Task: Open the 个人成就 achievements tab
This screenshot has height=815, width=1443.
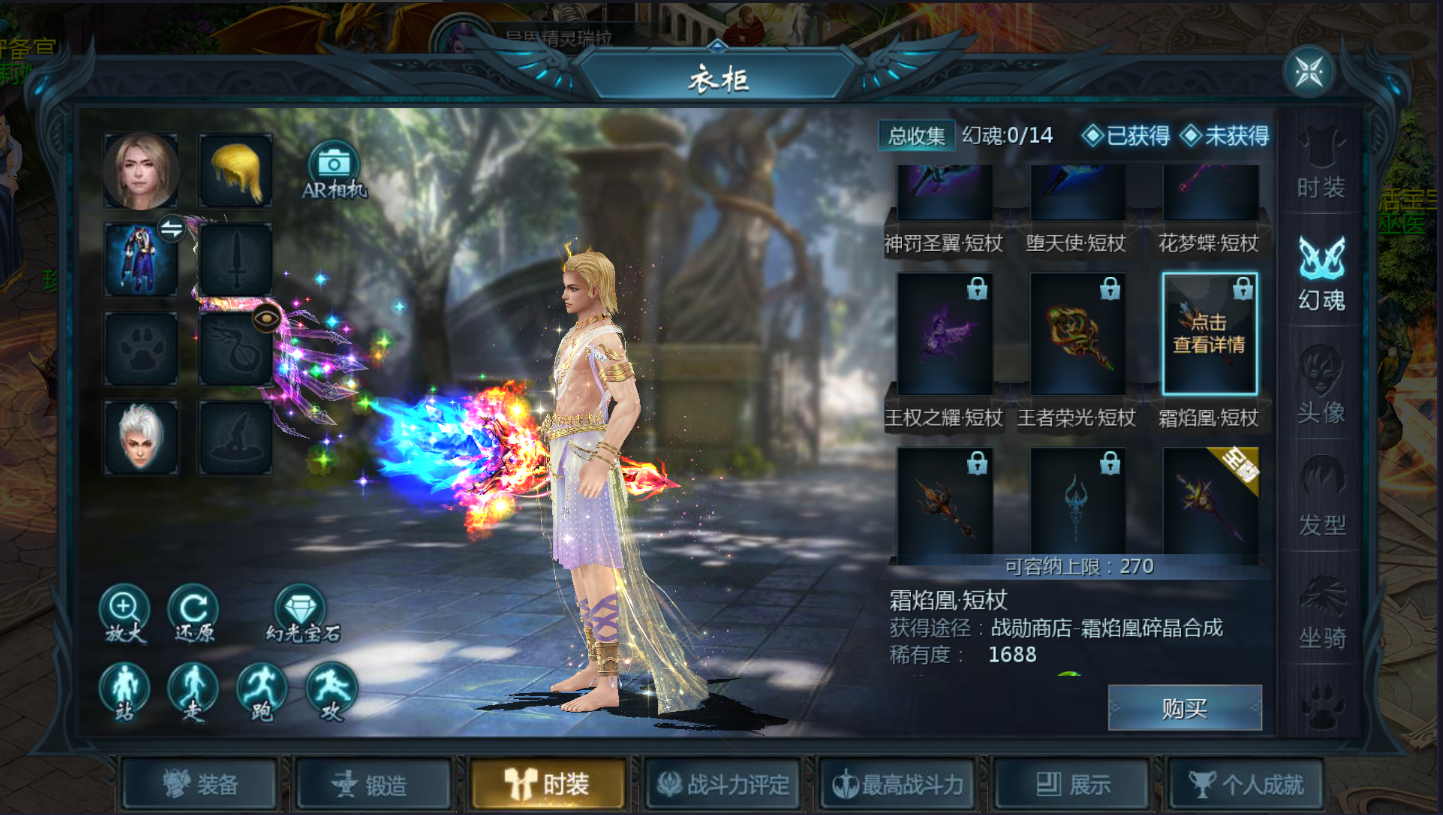Action: click(x=1245, y=784)
